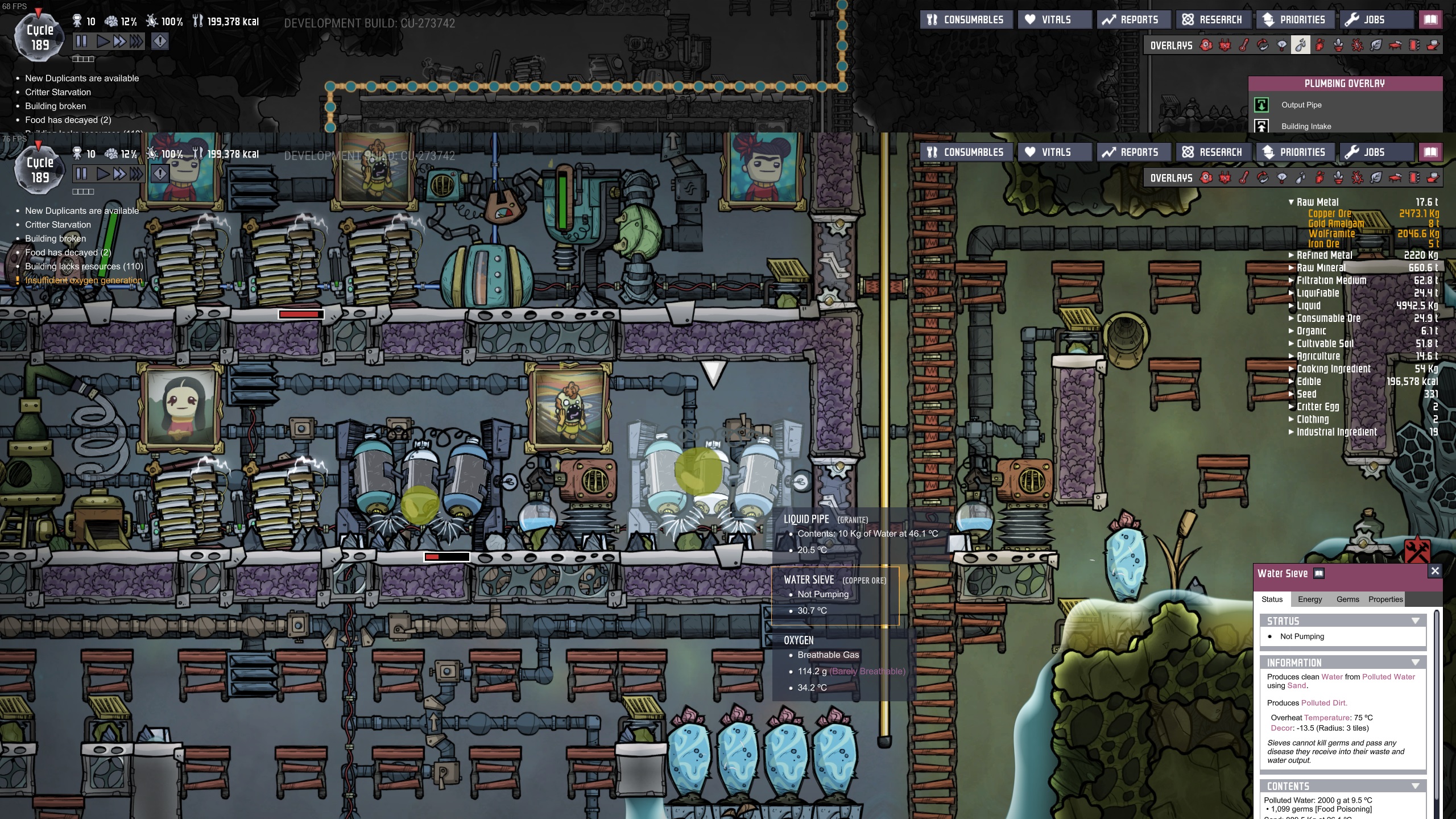Expand the Refined Metal resource category
Image resolution: width=1456 pixels, height=819 pixels.
pyautogui.click(x=1291, y=255)
